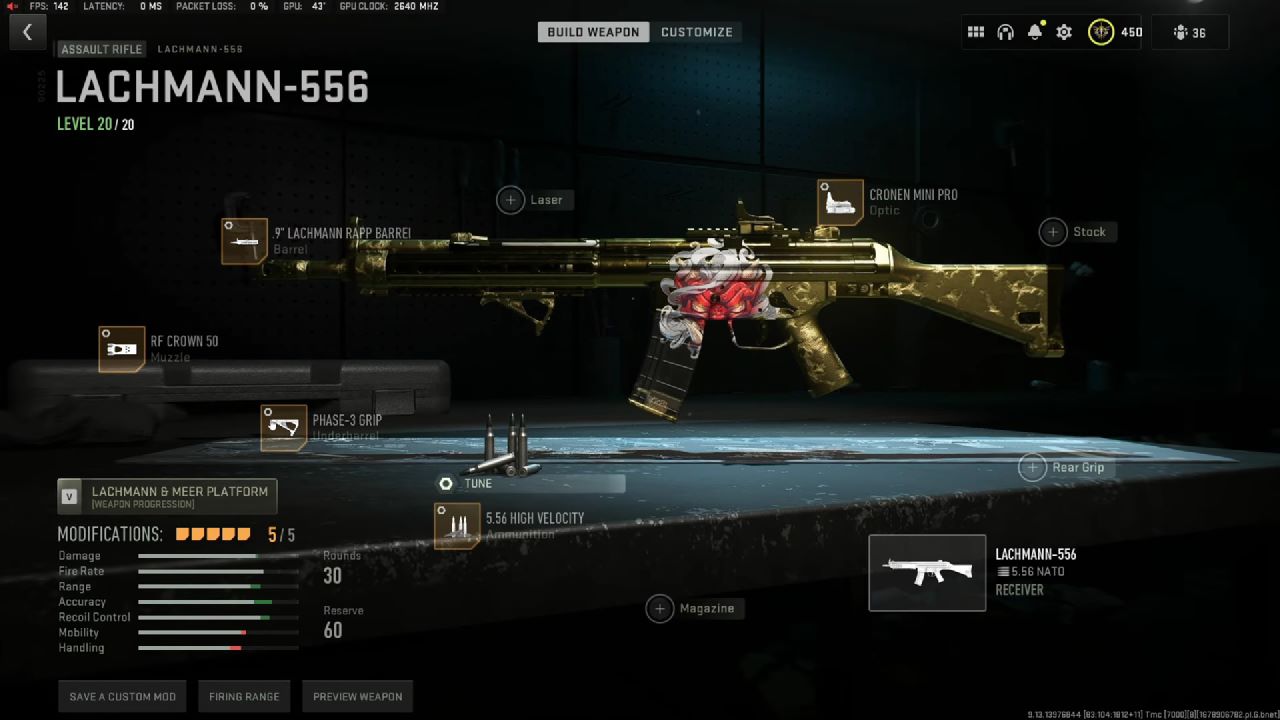Image resolution: width=1280 pixels, height=720 pixels.
Task: Open the social/friends panel showing 36
Action: 1189,31
